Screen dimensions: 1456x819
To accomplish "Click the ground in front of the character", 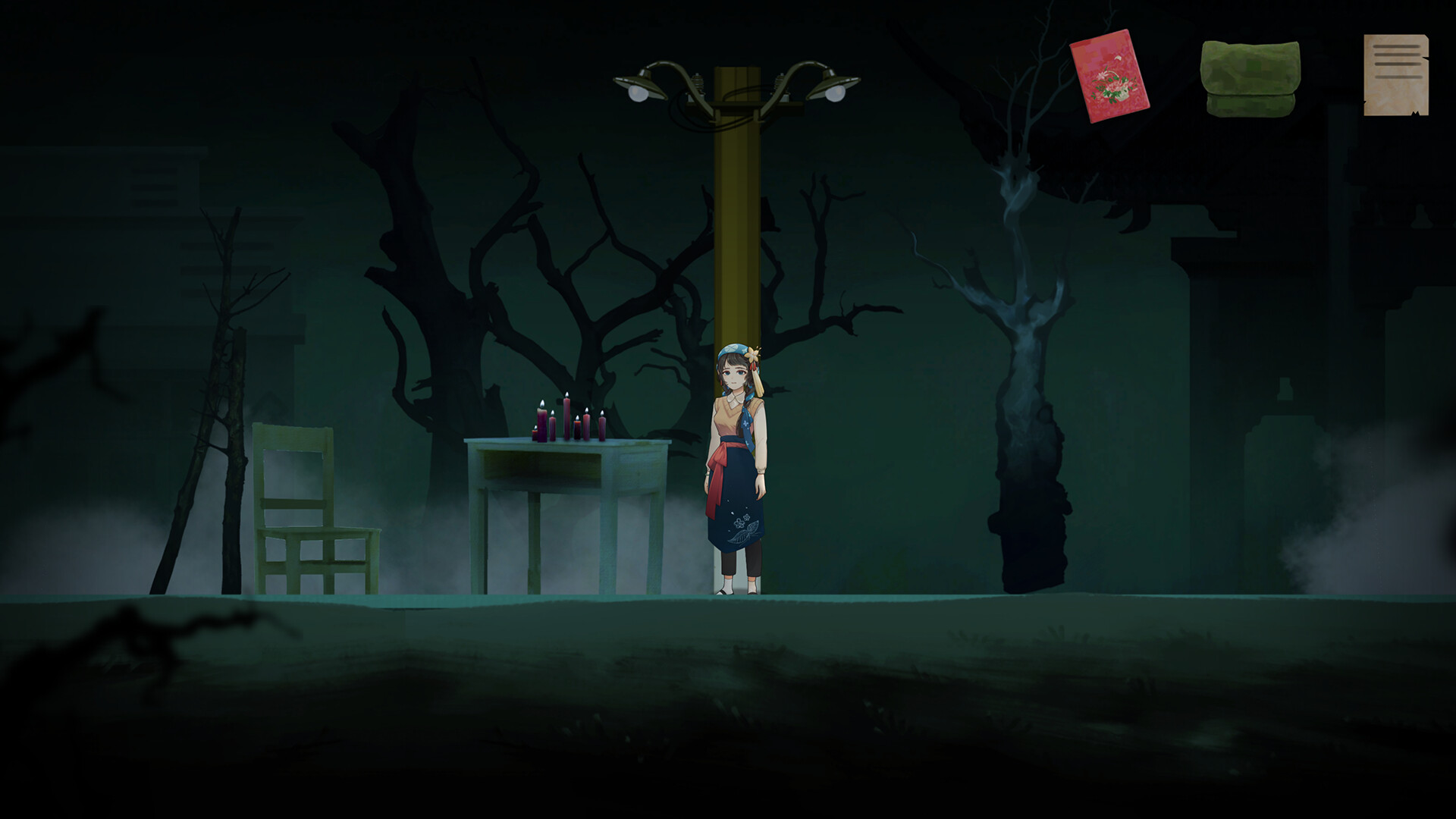I will pyautogui.click(x=736, y=645).
